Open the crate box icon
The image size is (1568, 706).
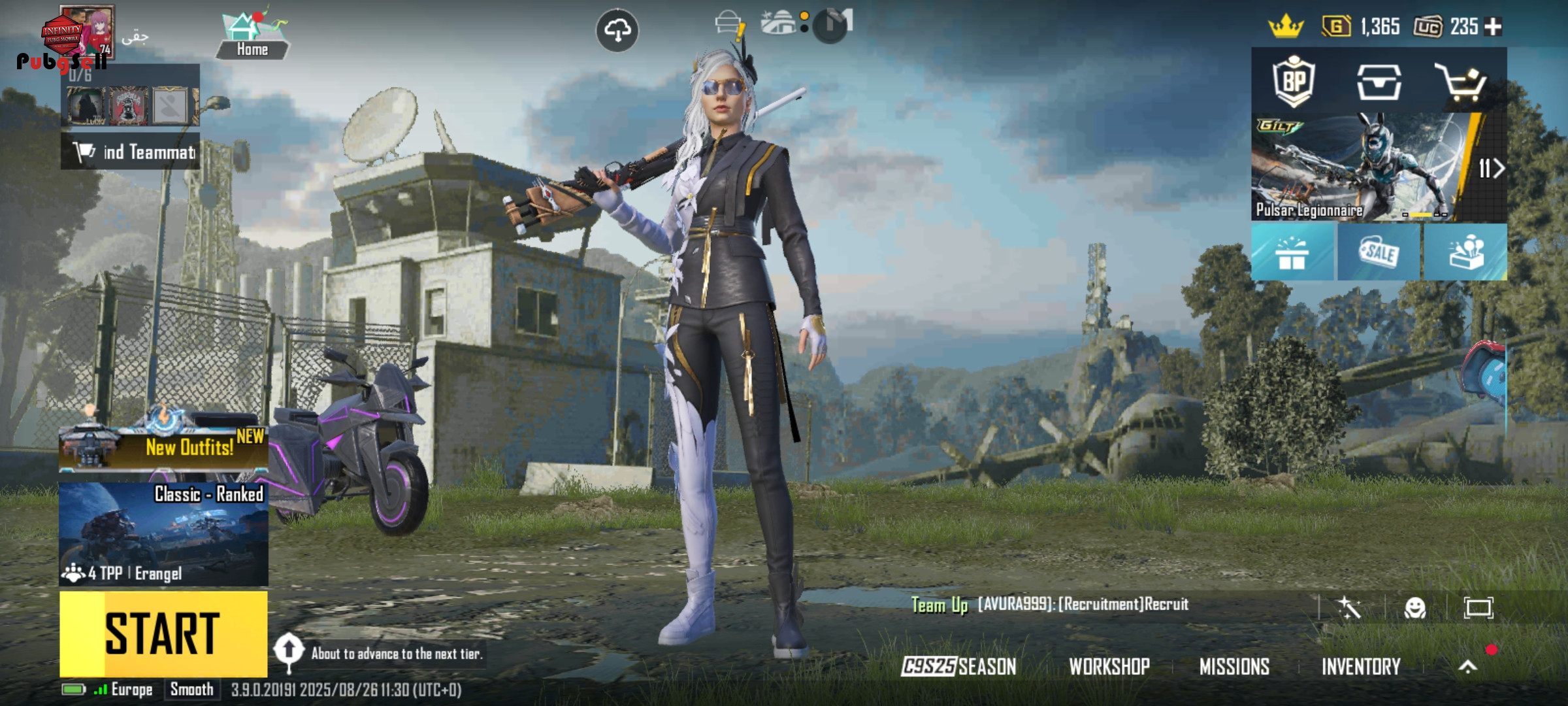pyautogui.click(x=1379, y=82)
